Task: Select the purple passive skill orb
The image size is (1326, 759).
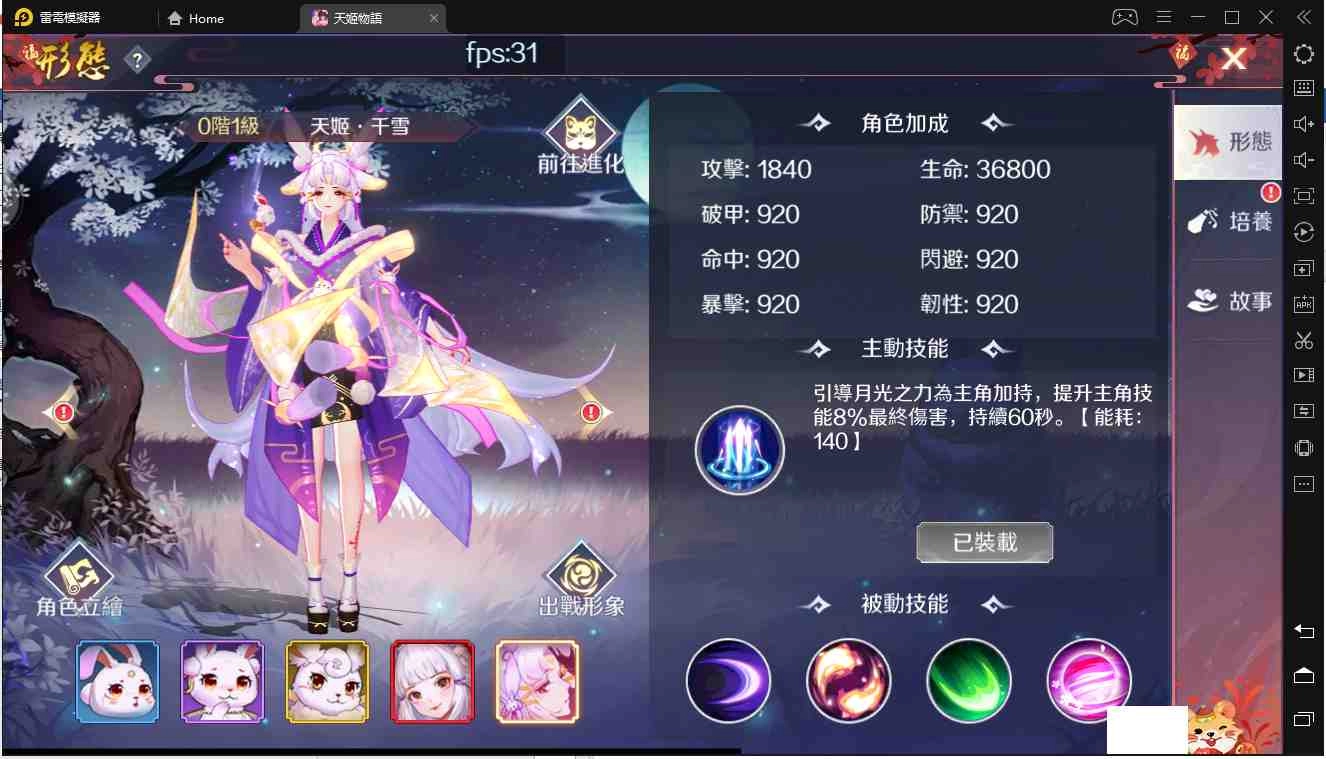Action: 728,681
